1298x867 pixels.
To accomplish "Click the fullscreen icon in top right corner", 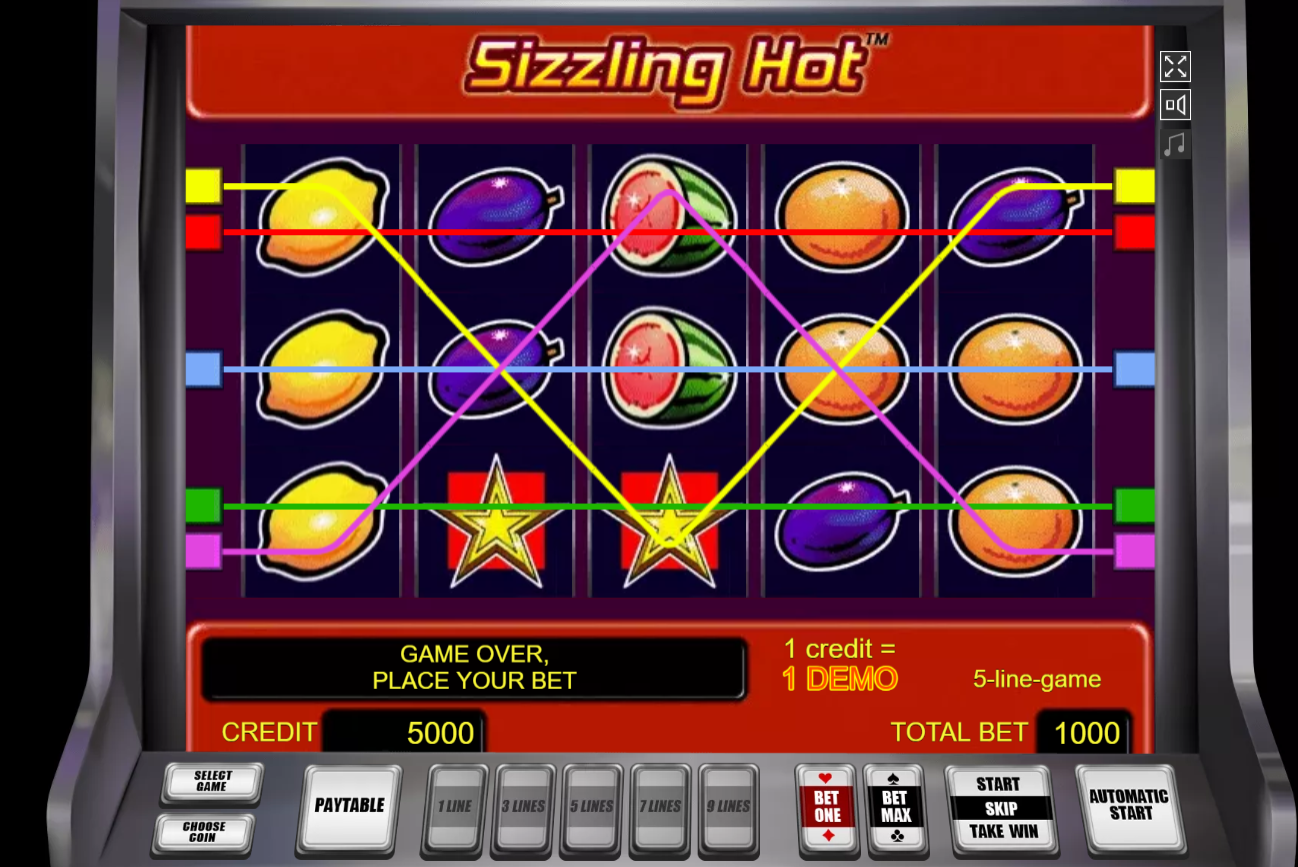I will [1176, 67].
